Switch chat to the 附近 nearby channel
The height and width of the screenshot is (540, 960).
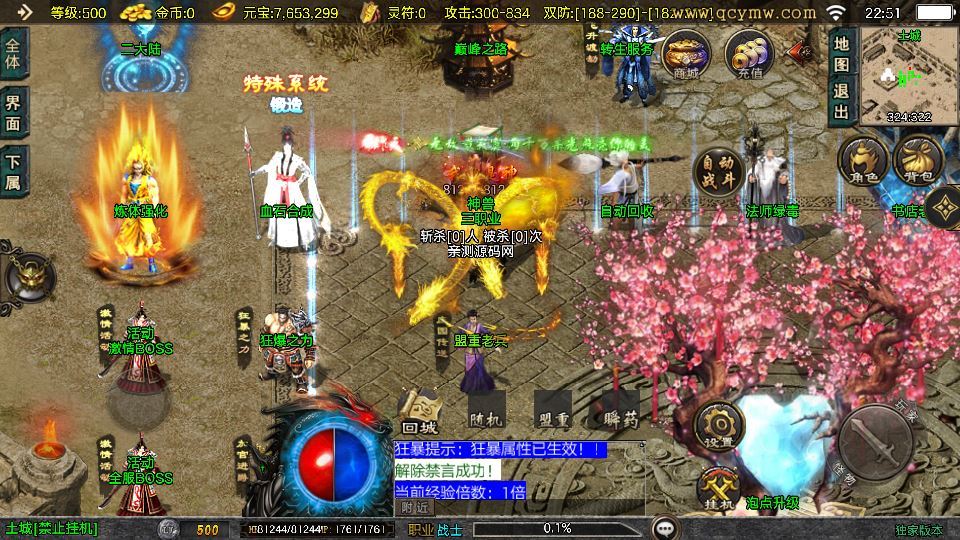point(414,506)
